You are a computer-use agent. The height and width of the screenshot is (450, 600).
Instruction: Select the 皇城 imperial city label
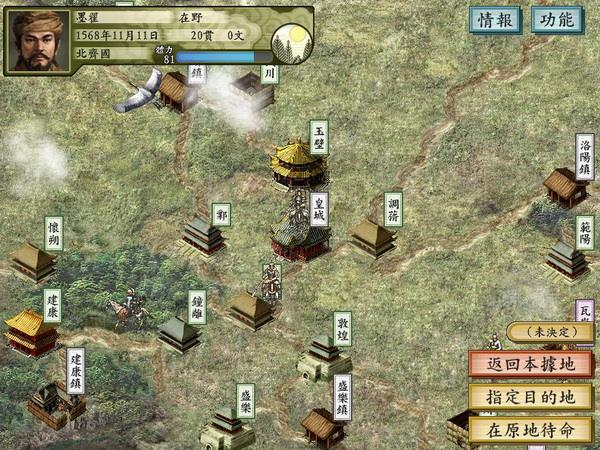pyautogui.click(x=319, y=208)
